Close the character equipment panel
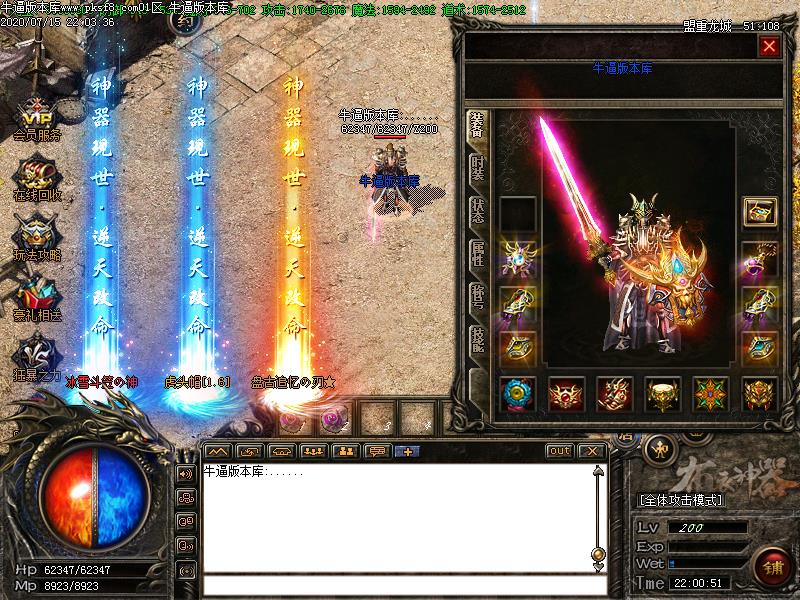This screenshot has height=600, width=800. [x=768, y=46]
